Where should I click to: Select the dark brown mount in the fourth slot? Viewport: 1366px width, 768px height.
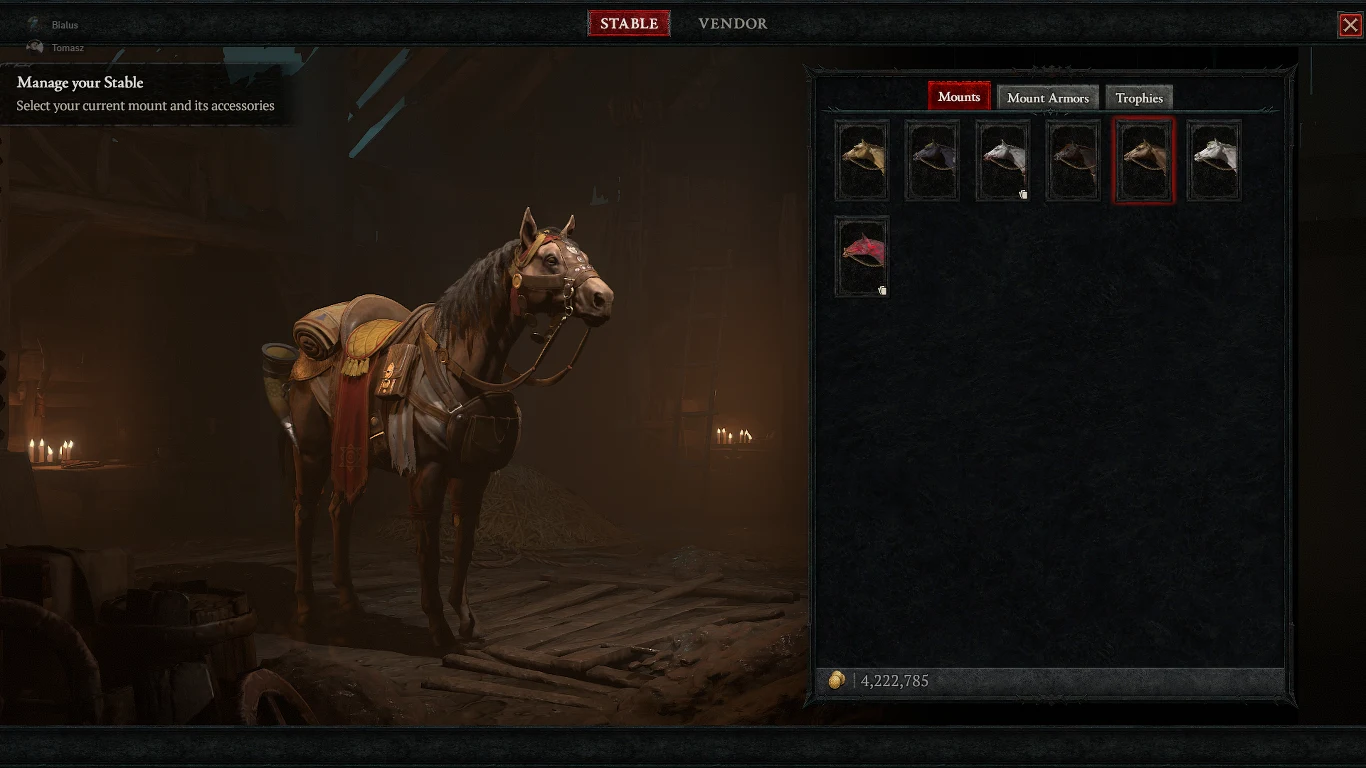pos(1072,160)
